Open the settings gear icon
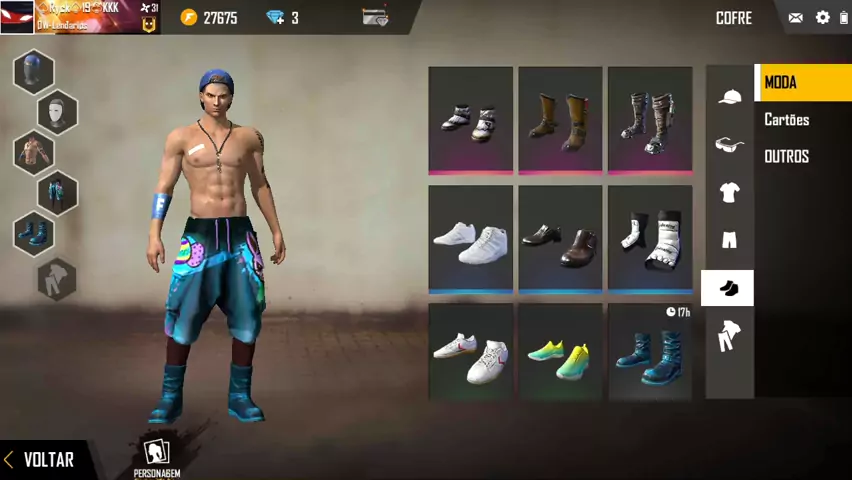Screen dimensions: 852x480 (x=823, y=18)
